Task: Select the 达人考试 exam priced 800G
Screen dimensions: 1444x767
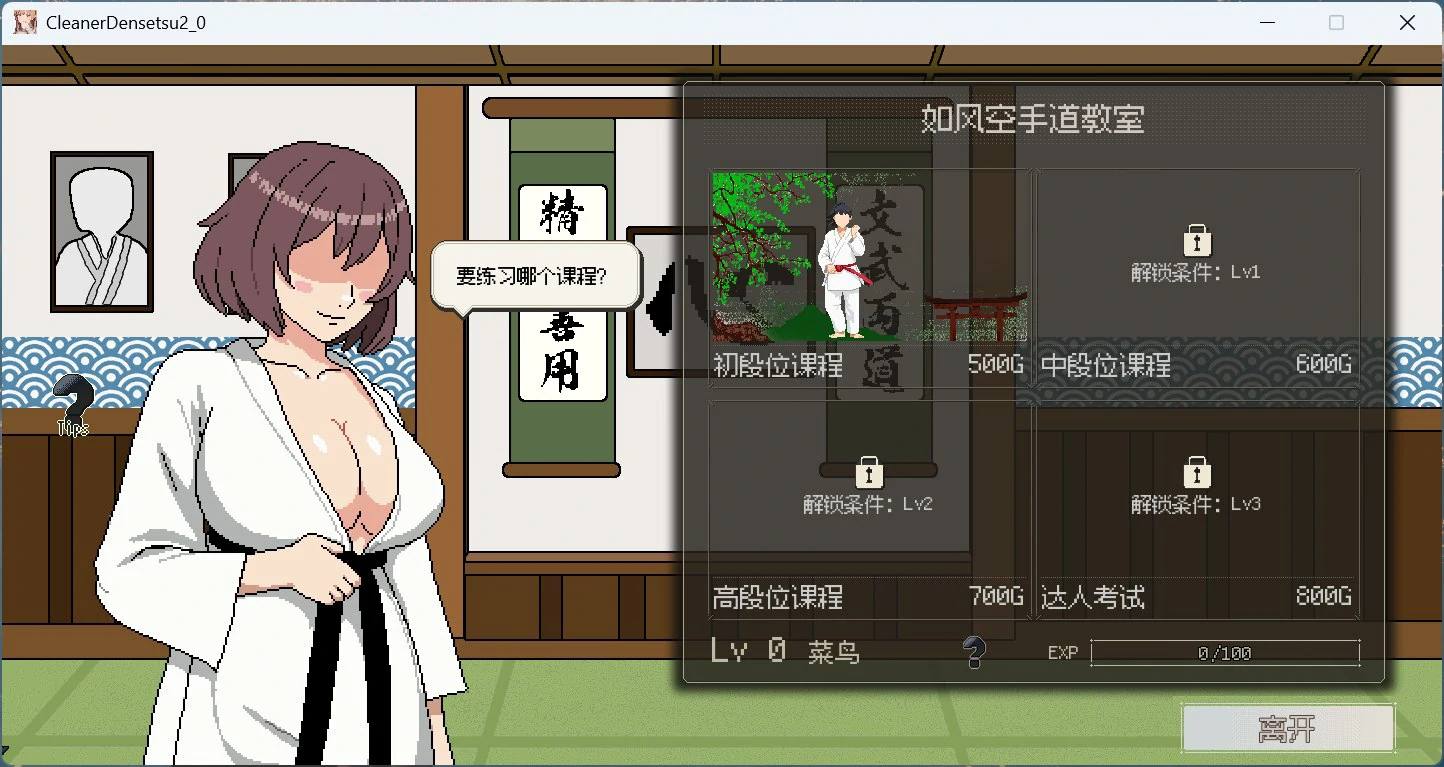Action: tap(1195, 510)
